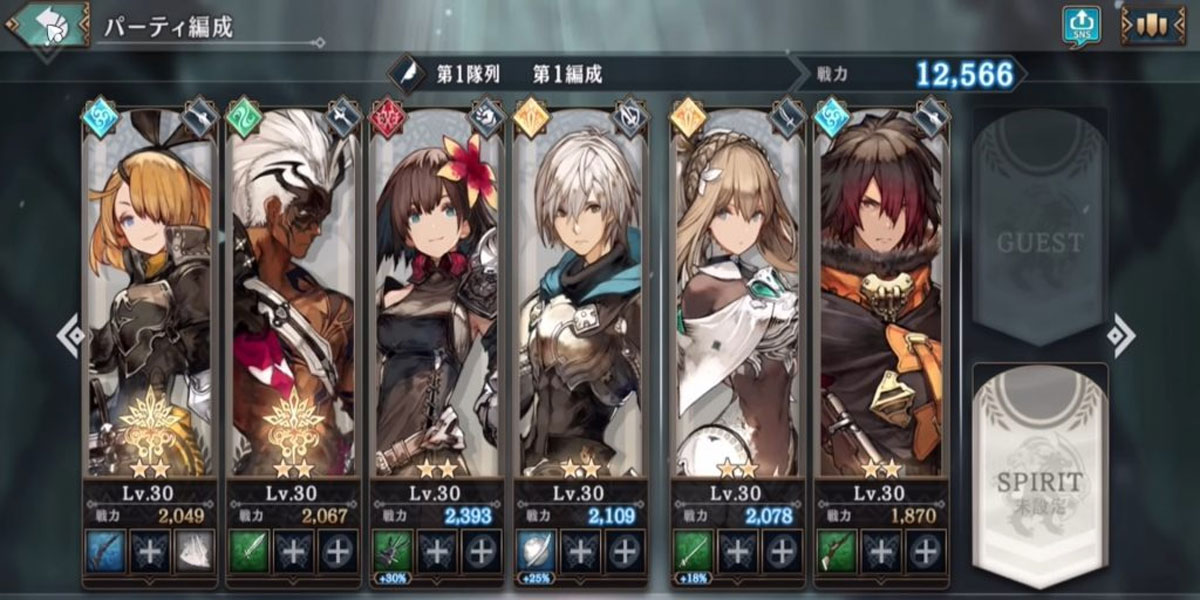Open the GUEST slot
This screenshot has height=600, width=1200.
click(1039, 232)
